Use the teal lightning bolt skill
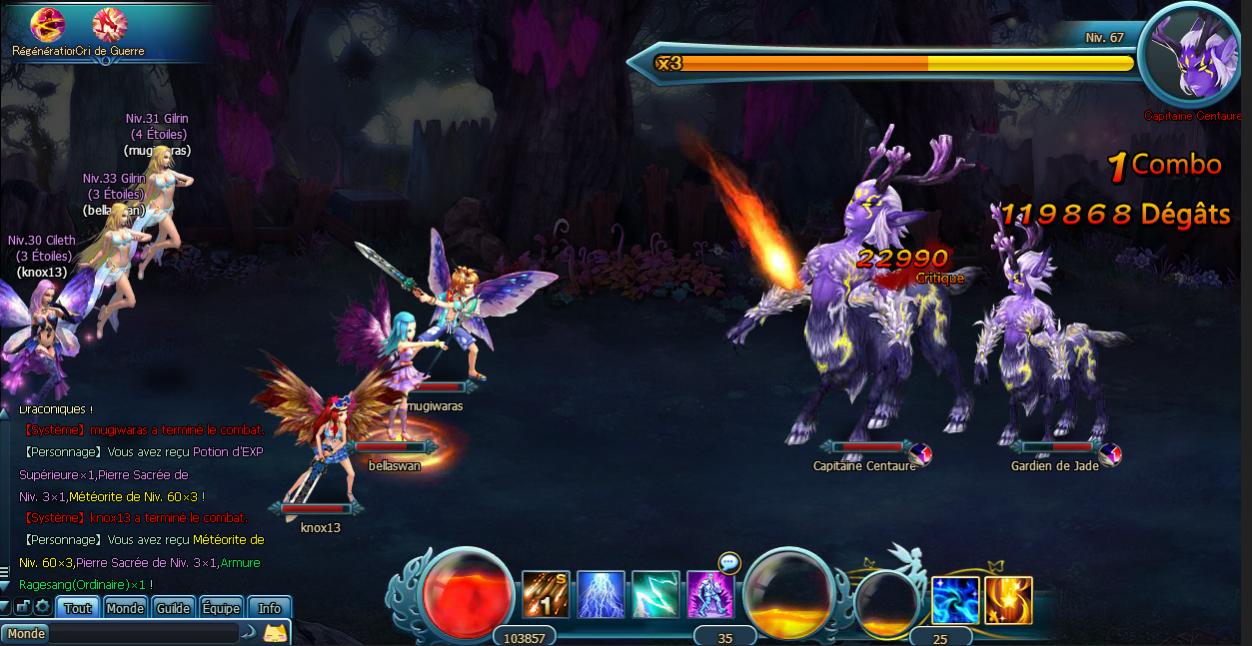Screen dimensions: 1252x646 [x=656, y=595]
